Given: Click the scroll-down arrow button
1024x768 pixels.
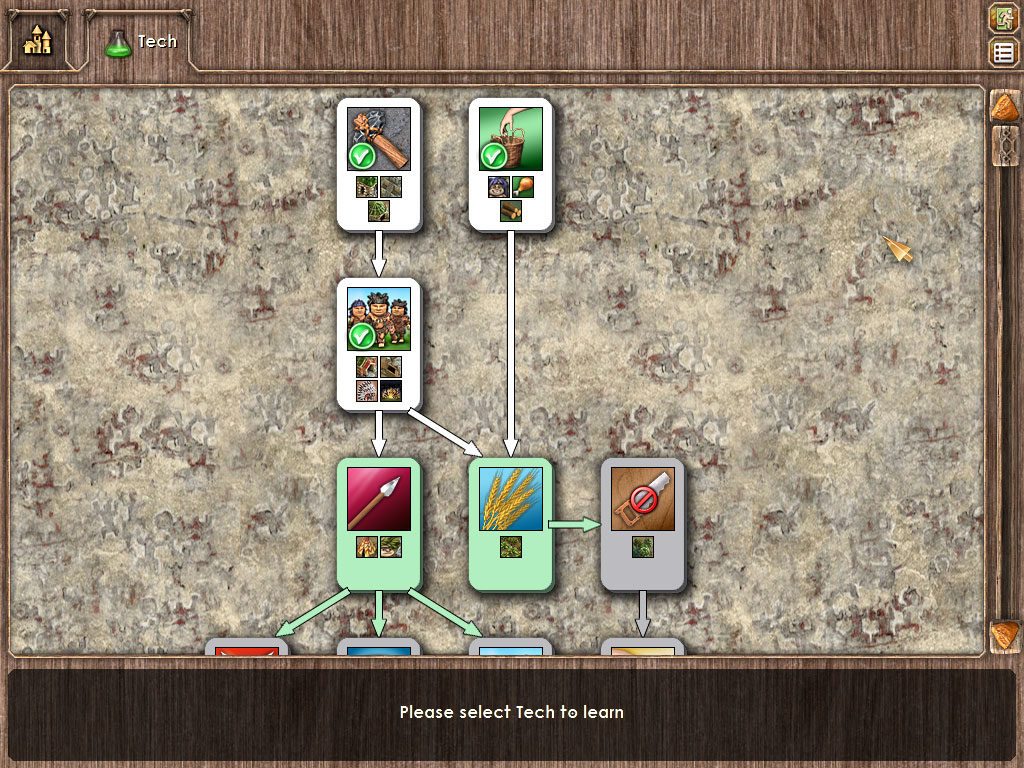Looking at the screenshot, I should [x=1004, y=636].
